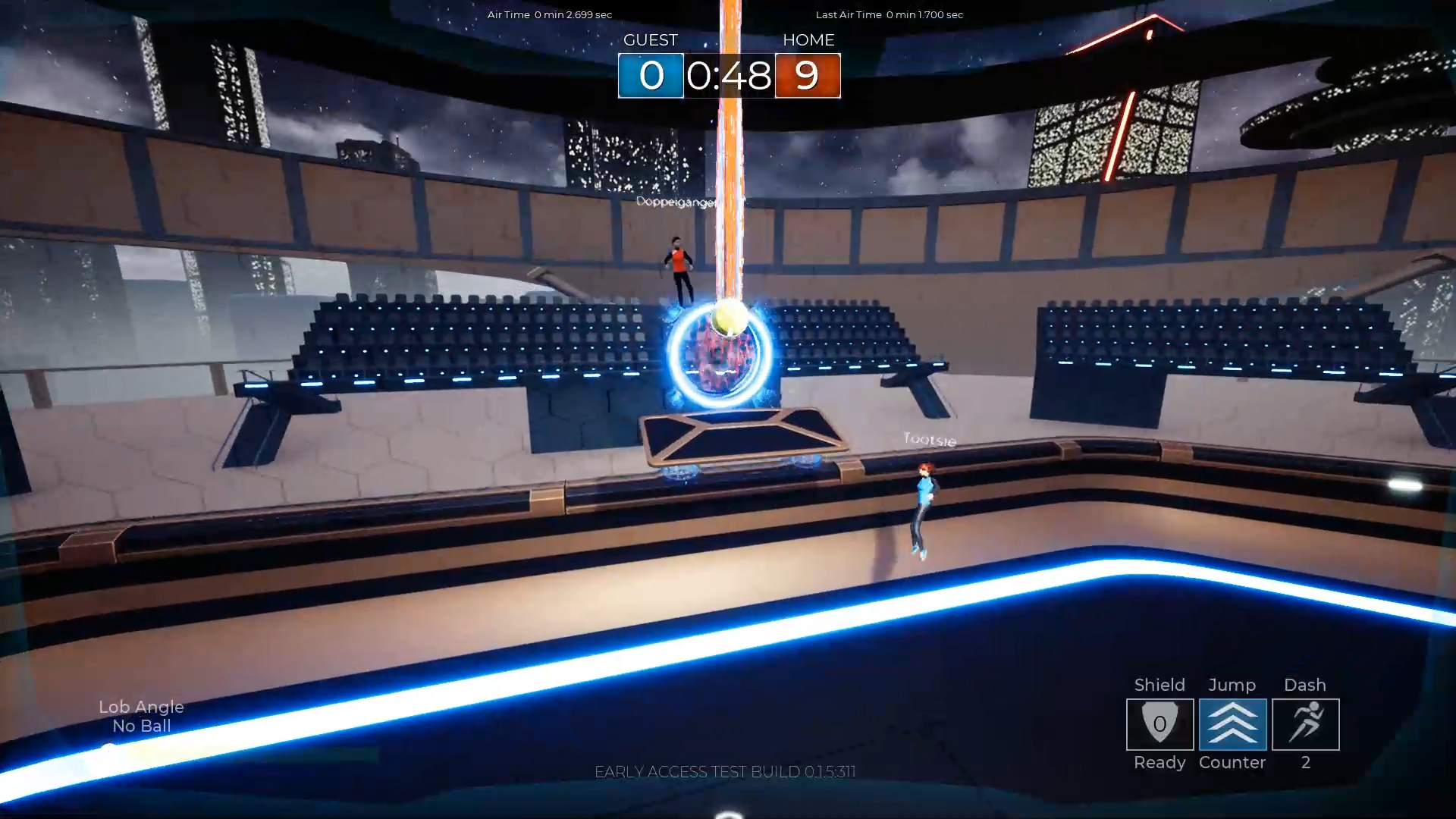Activate the Jump ability icon
The height and width of the screenshot is (819, 1456).
1232,724
